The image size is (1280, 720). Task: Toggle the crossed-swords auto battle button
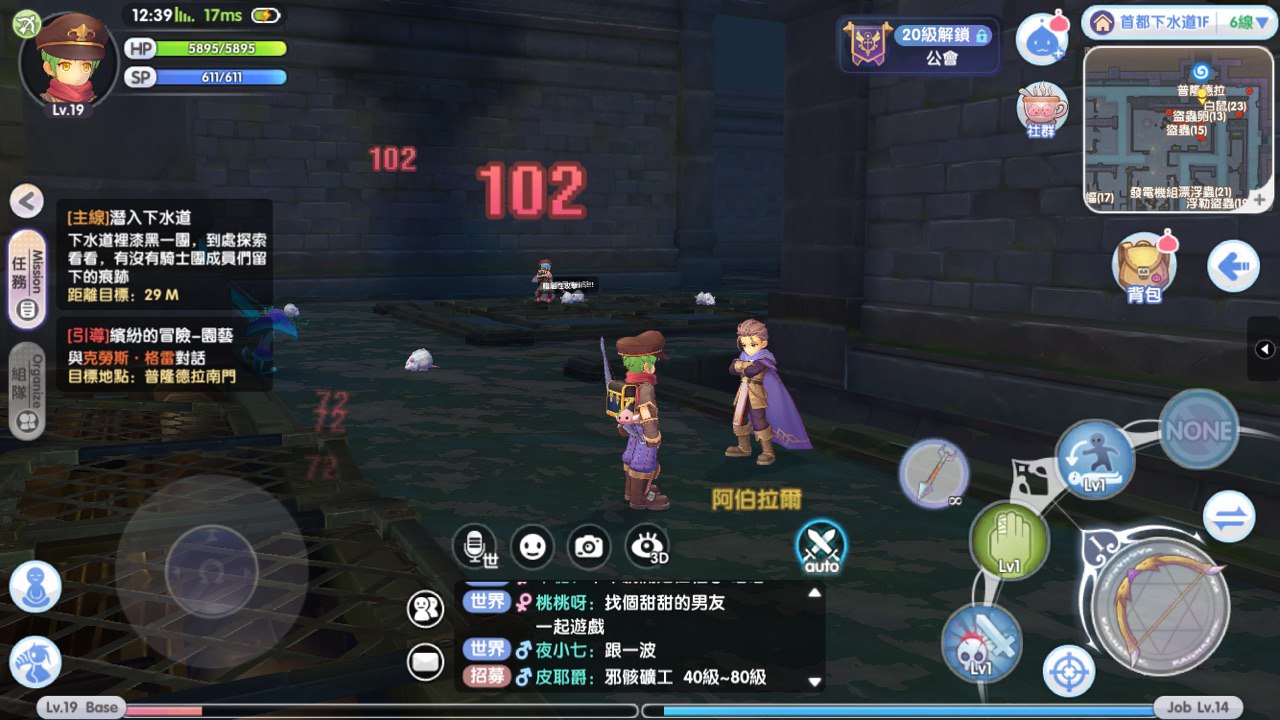821,547
